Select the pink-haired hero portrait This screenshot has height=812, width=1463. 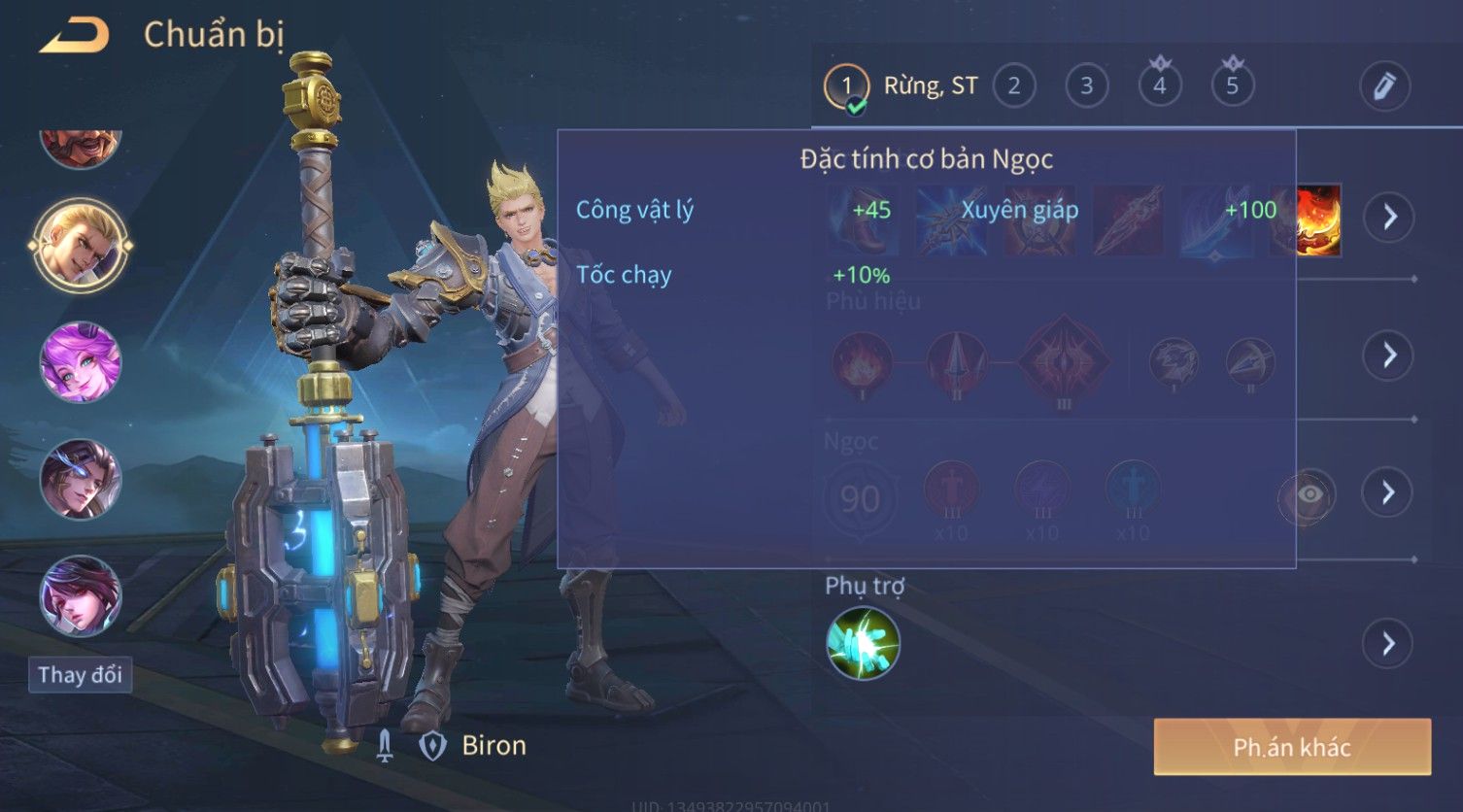tap(81, 362)
